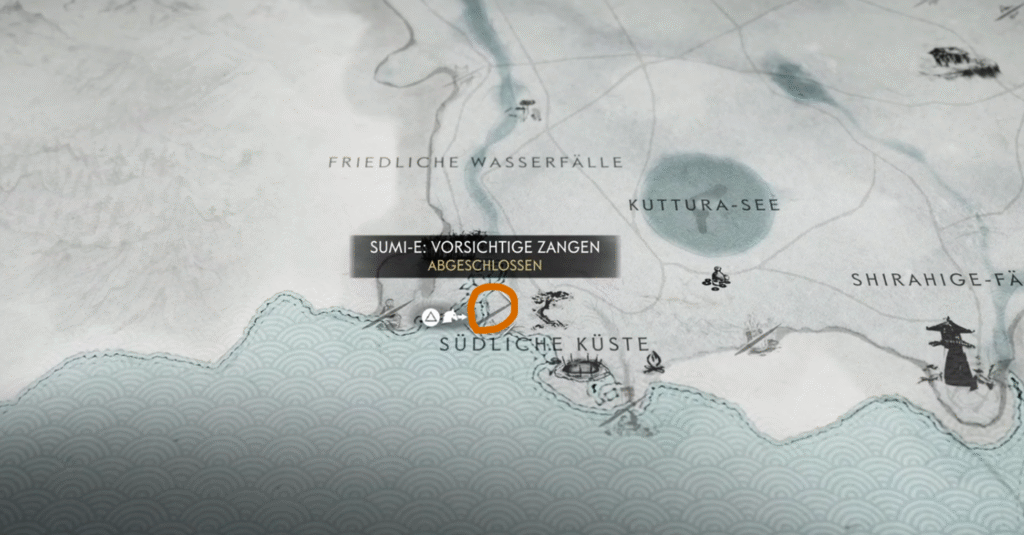Click the Sumi-e: Vorsichtige Zangen tooltip
The height and width of the screenshot is (535, 1024).
coord(484,256)
